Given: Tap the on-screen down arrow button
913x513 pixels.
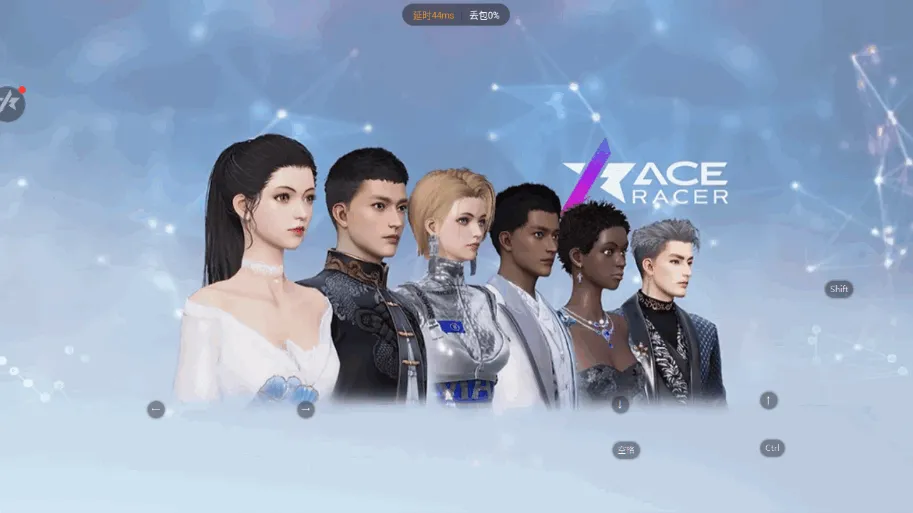Looking at the screenshot, I should (620, 404).
